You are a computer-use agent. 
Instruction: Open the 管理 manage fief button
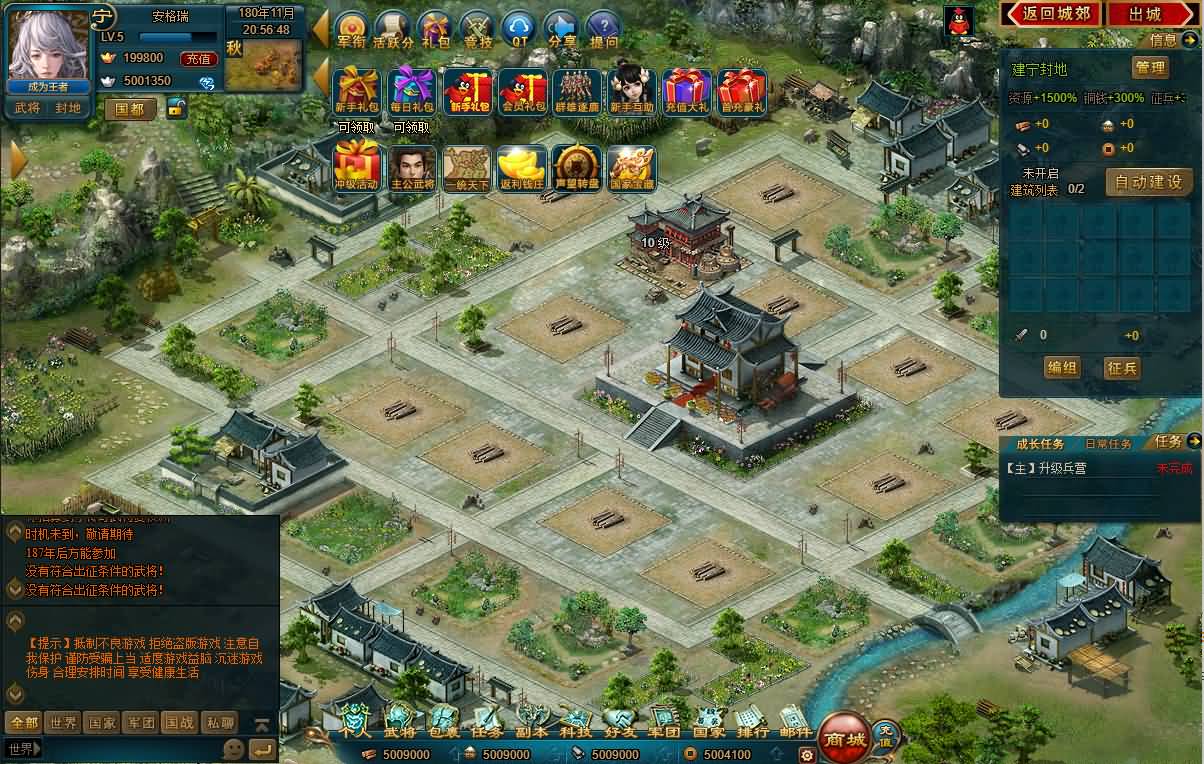tap(1149, 68)
